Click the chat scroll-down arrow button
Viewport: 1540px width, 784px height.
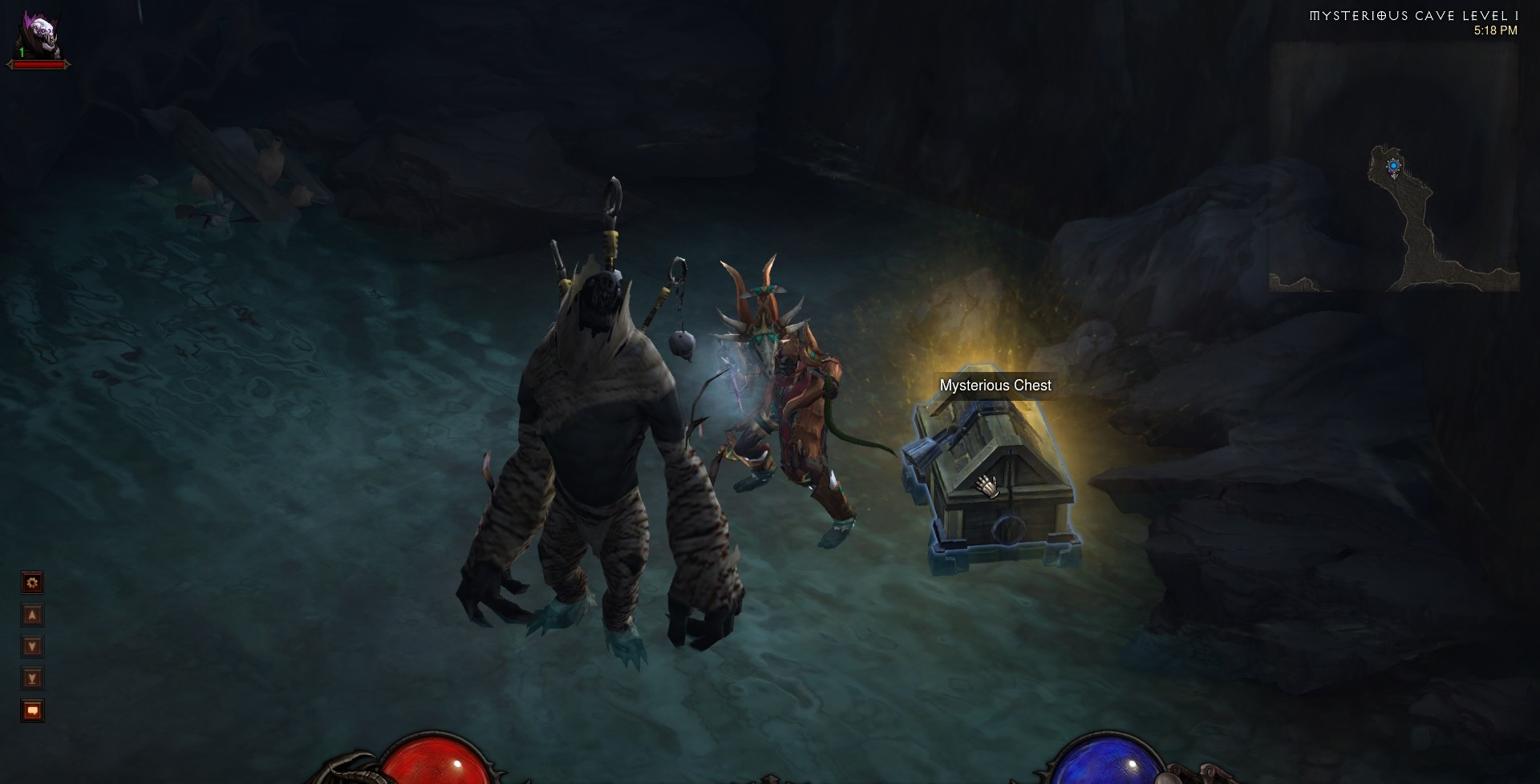click(x=32, y=647)
